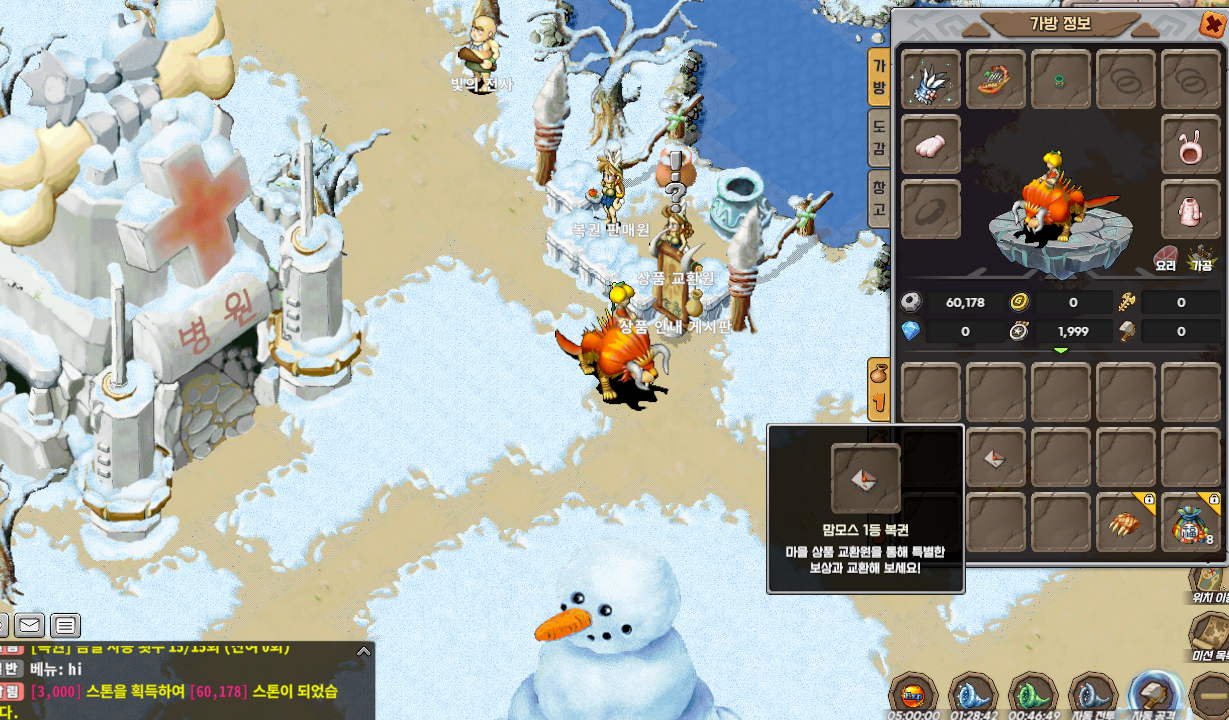Click the equipped harp accessory slot

[996, 80]
